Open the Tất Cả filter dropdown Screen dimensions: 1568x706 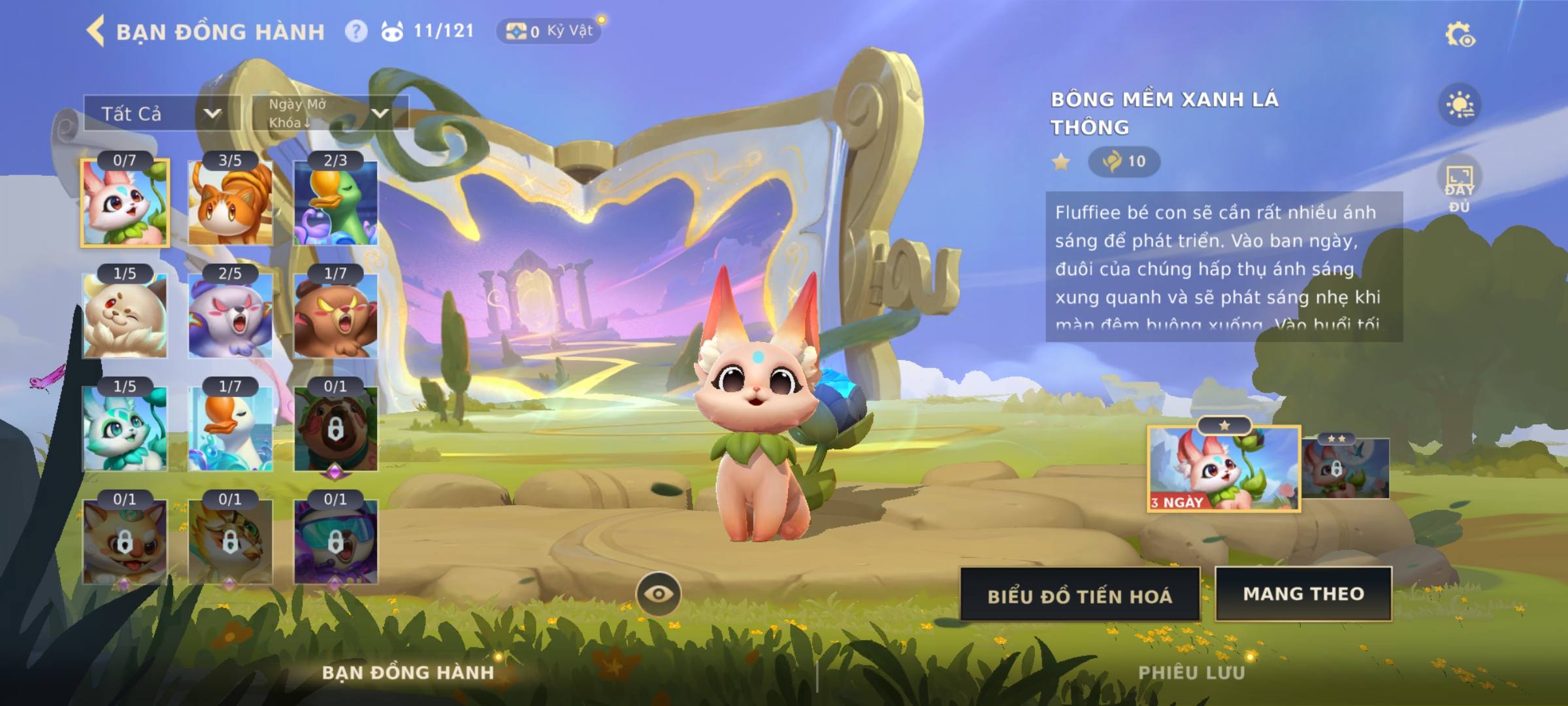pos(161,114)
